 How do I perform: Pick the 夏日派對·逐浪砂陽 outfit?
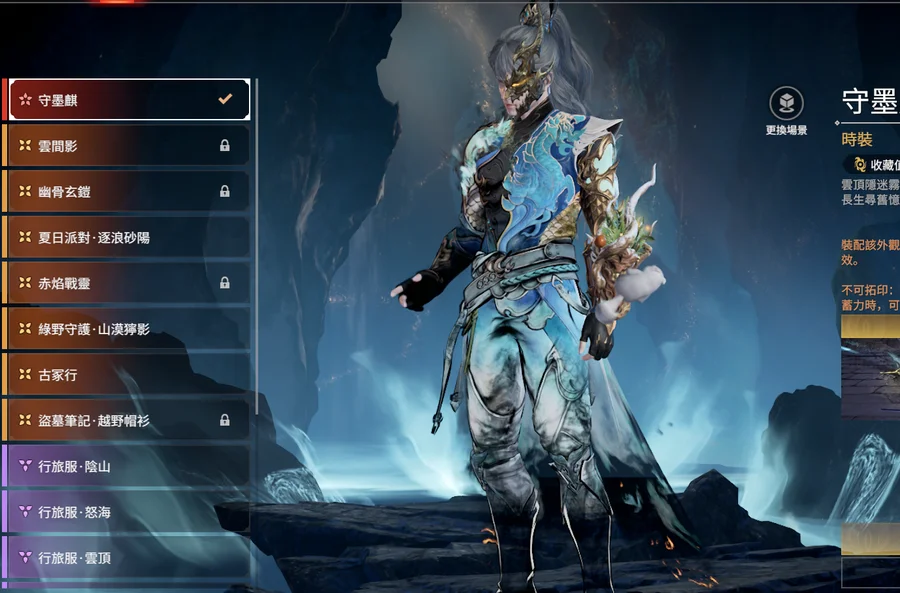click(x=128, y=237)
